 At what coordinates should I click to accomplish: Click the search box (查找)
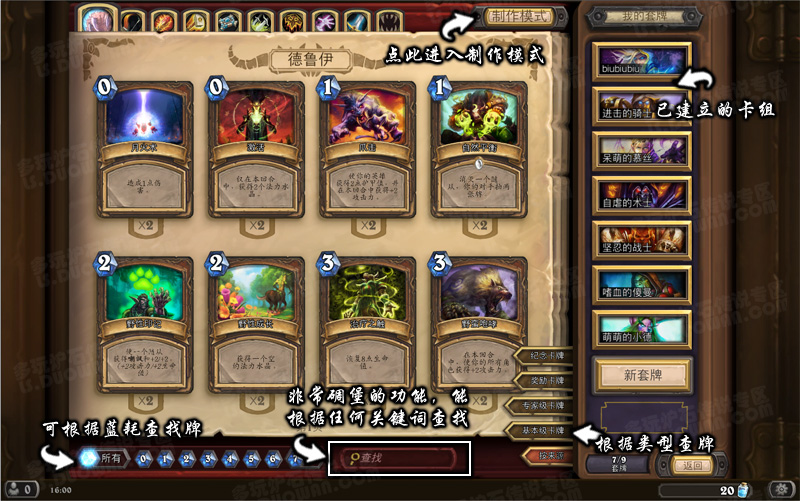tap(398, 458)
